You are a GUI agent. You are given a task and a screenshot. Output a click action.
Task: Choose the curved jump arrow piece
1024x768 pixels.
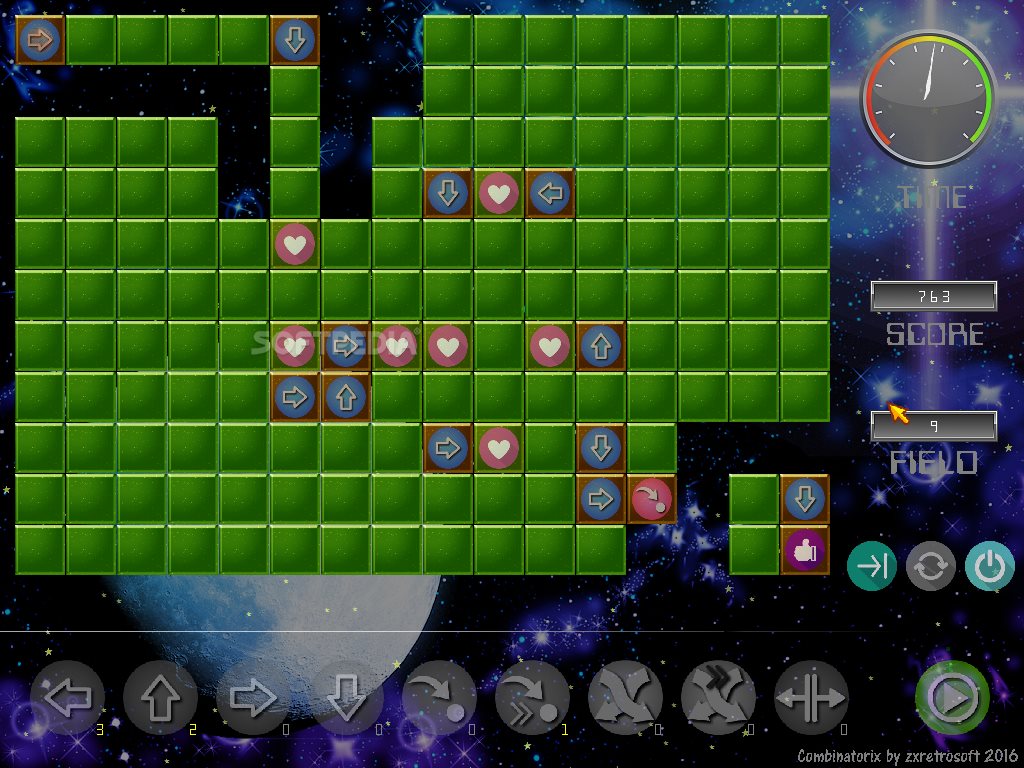click(439, 697)
